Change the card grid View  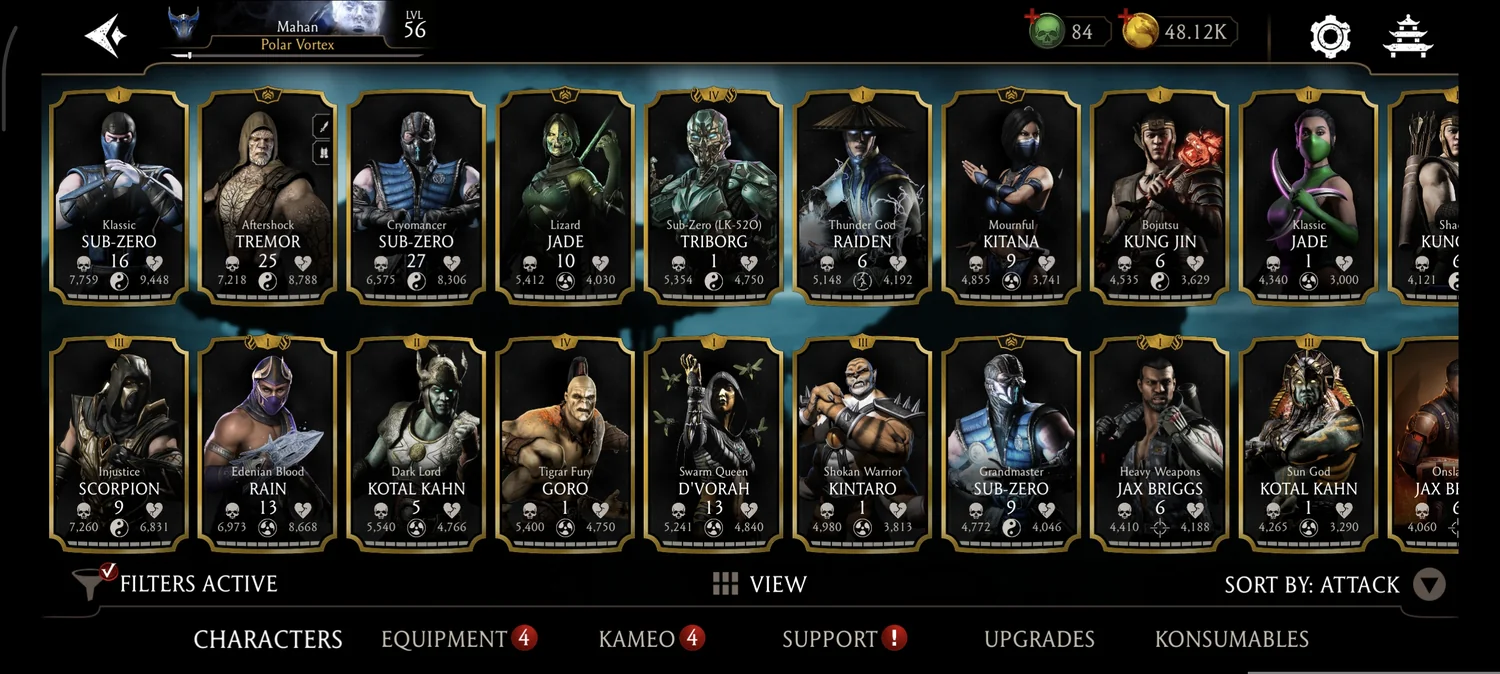[x=759, y=584]
